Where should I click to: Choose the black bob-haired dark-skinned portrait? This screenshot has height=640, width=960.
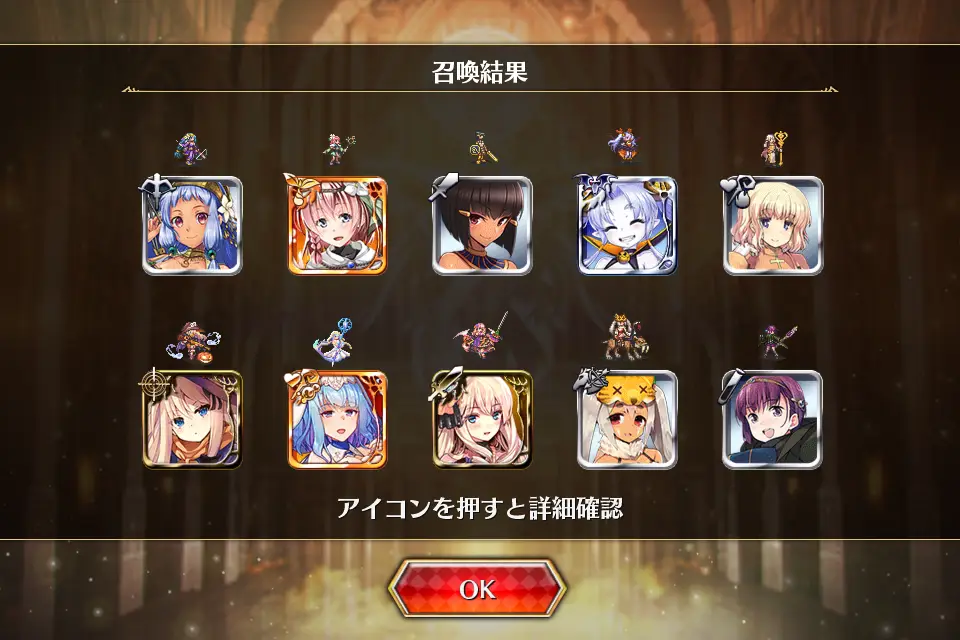click(x=482, y=226)
